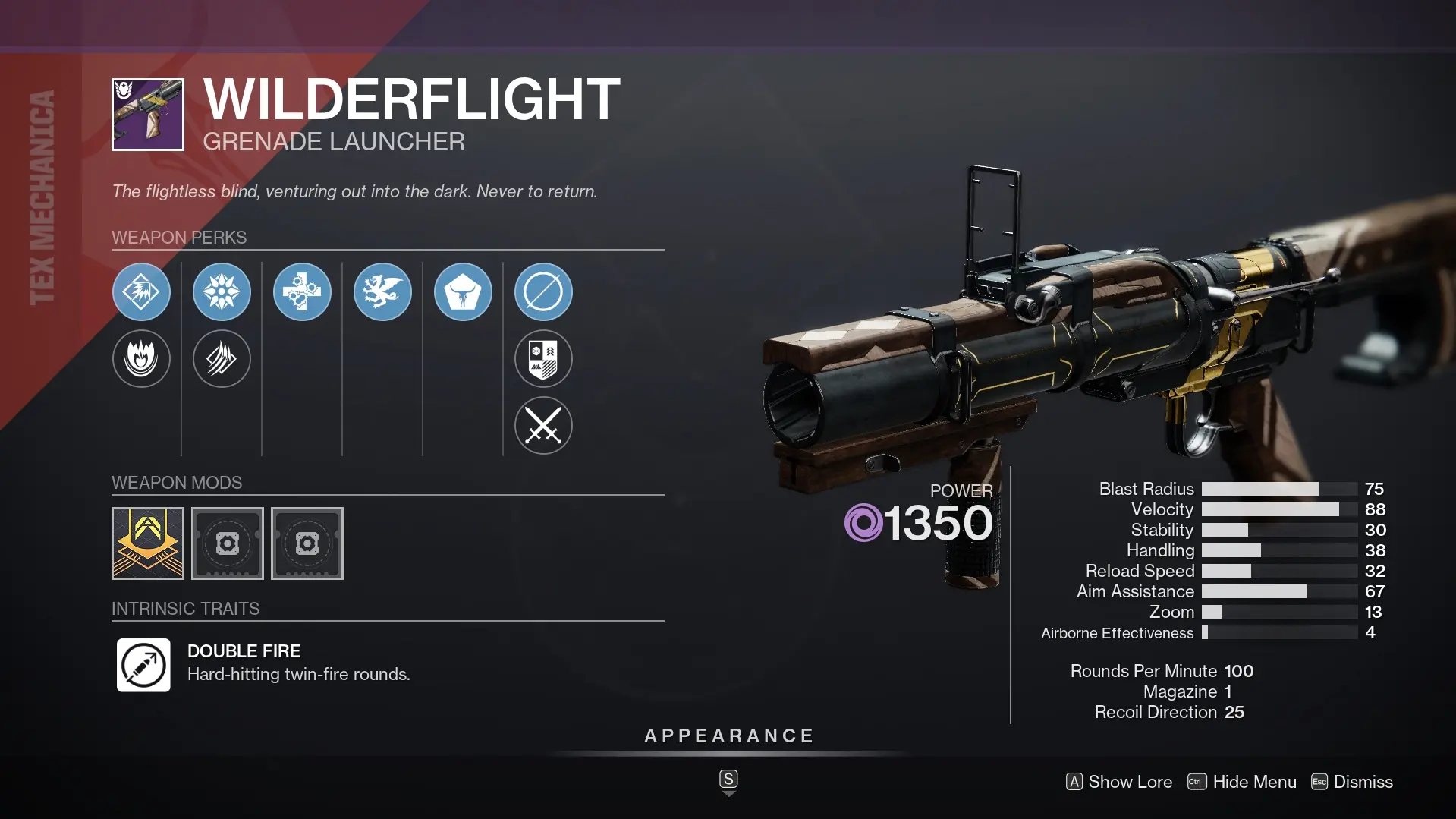Click the Wilderflight weapon thumbnail

(x=147, y=115)
